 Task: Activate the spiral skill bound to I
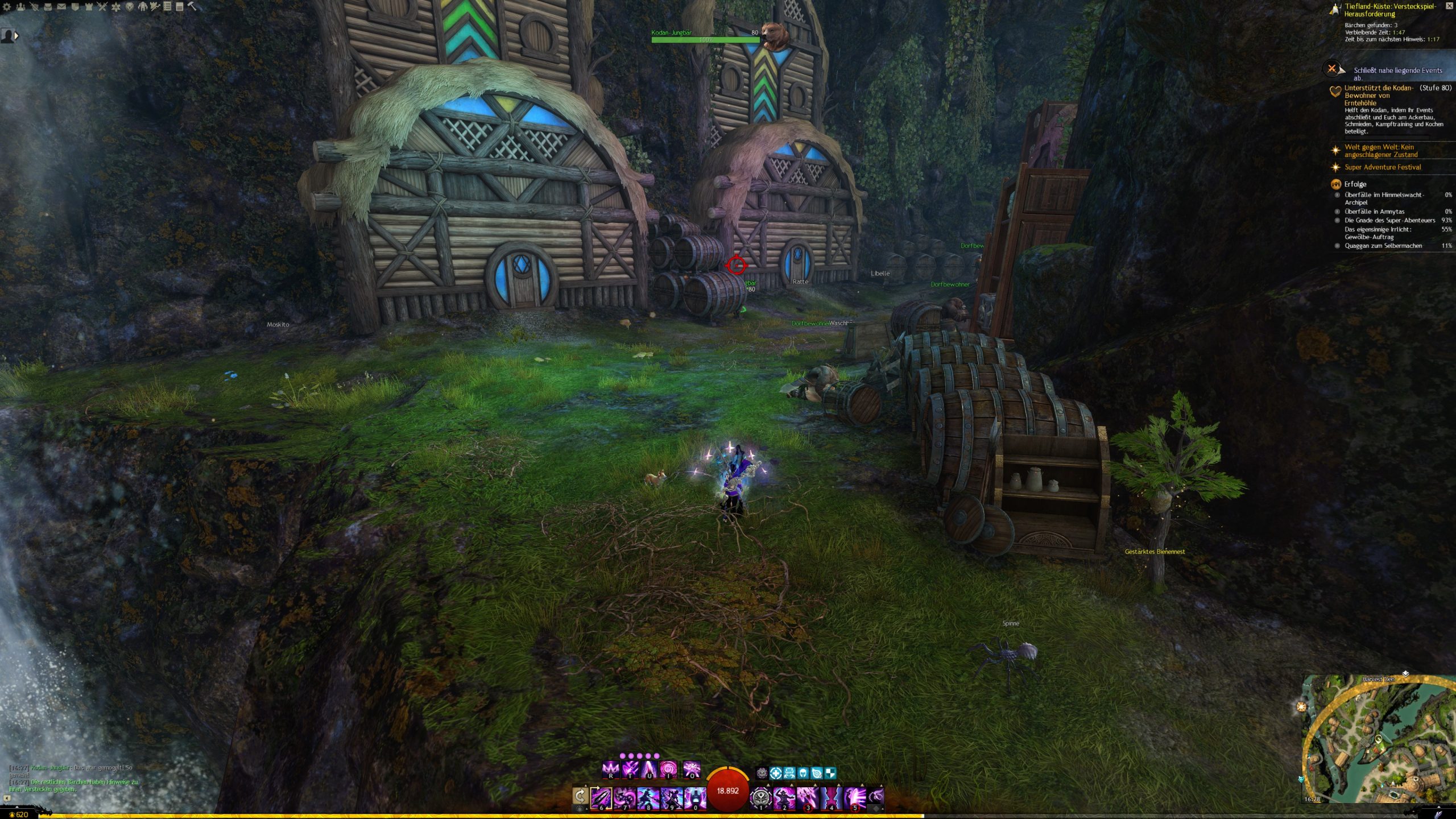click(x=668, y=770)
